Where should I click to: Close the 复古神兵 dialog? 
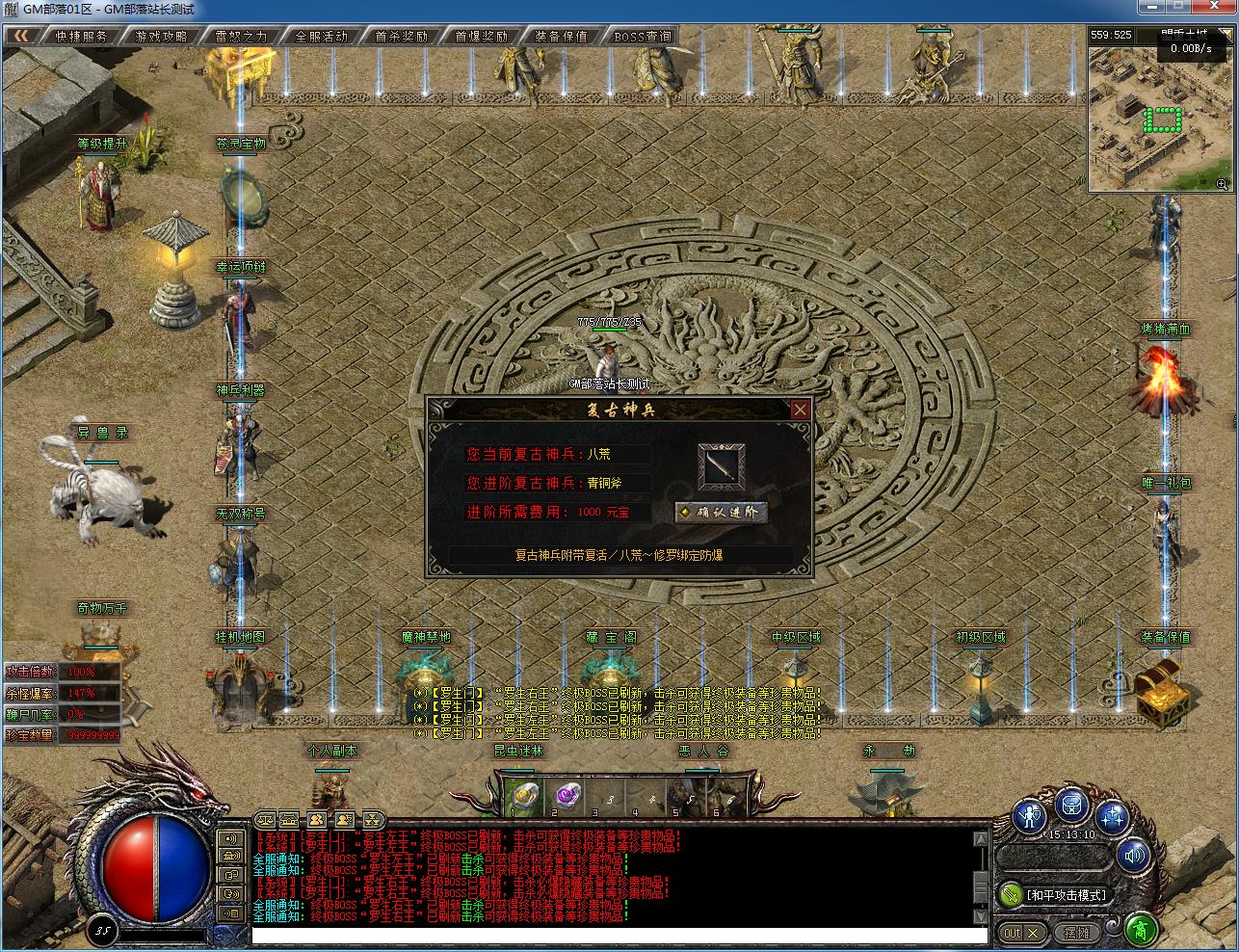(x=800, y=410)
